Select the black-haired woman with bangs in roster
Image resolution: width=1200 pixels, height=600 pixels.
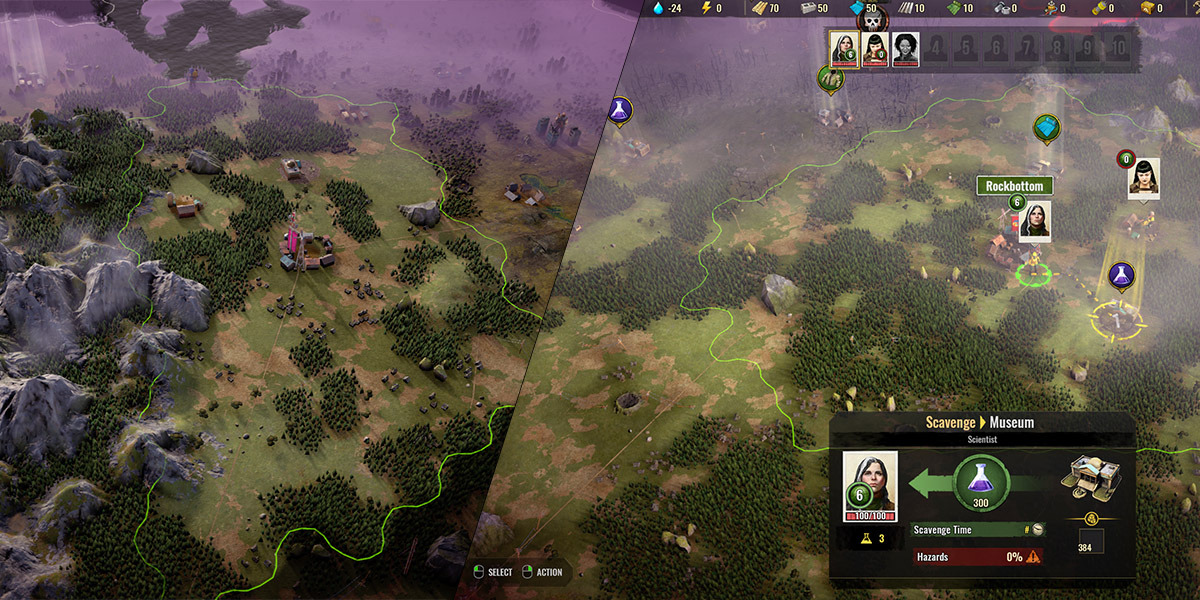coord(875,49)
